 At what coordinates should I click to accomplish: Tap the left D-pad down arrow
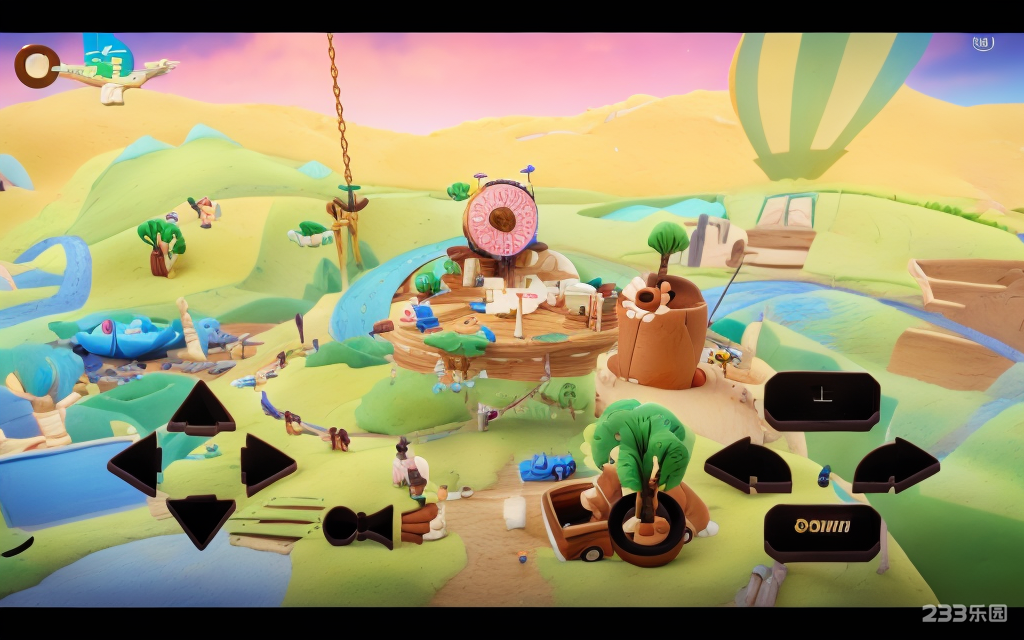click(201, 519)
